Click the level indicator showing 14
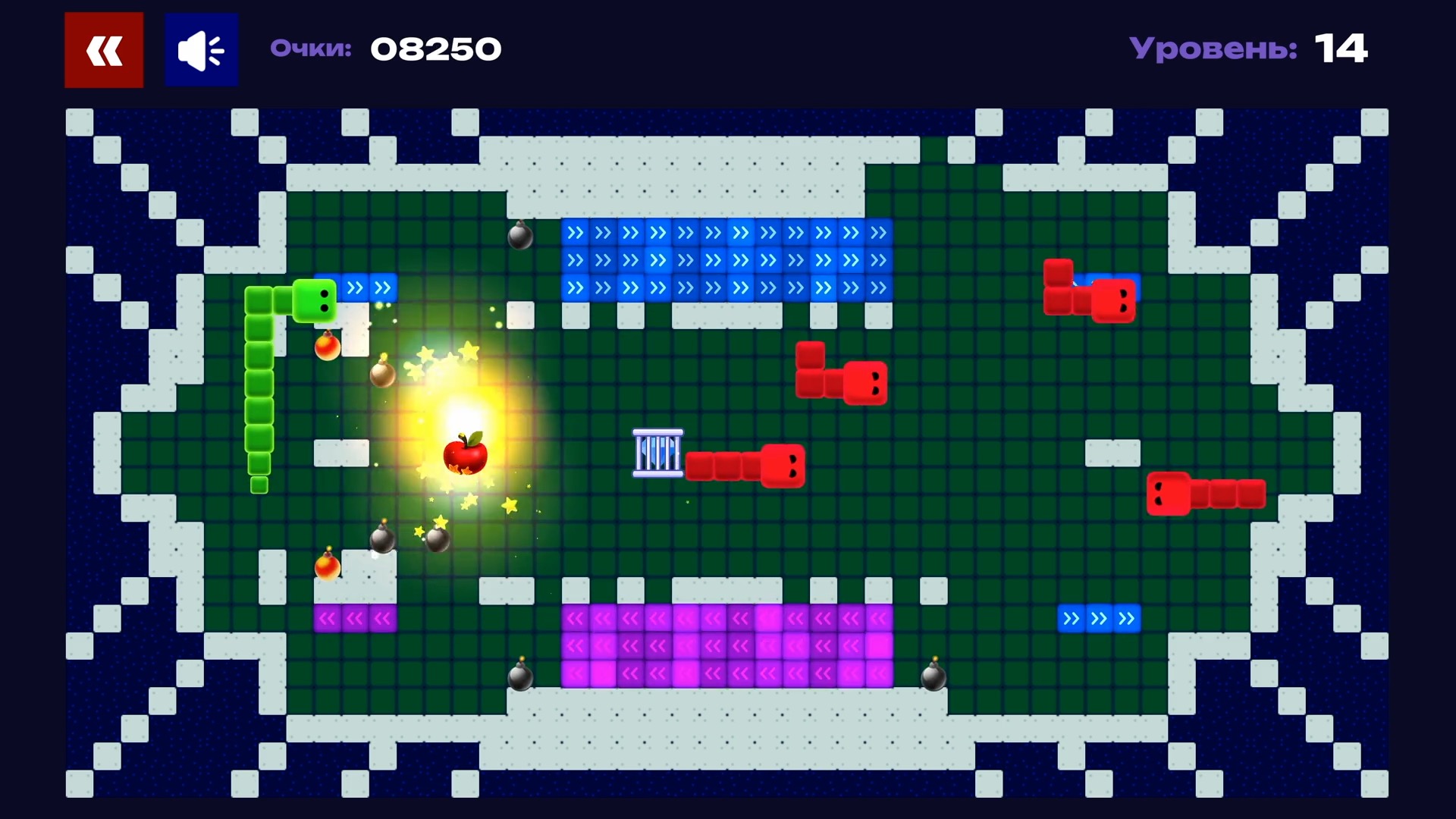The width and height of the screenshot is (1456, 819). tap(1341, 48)
